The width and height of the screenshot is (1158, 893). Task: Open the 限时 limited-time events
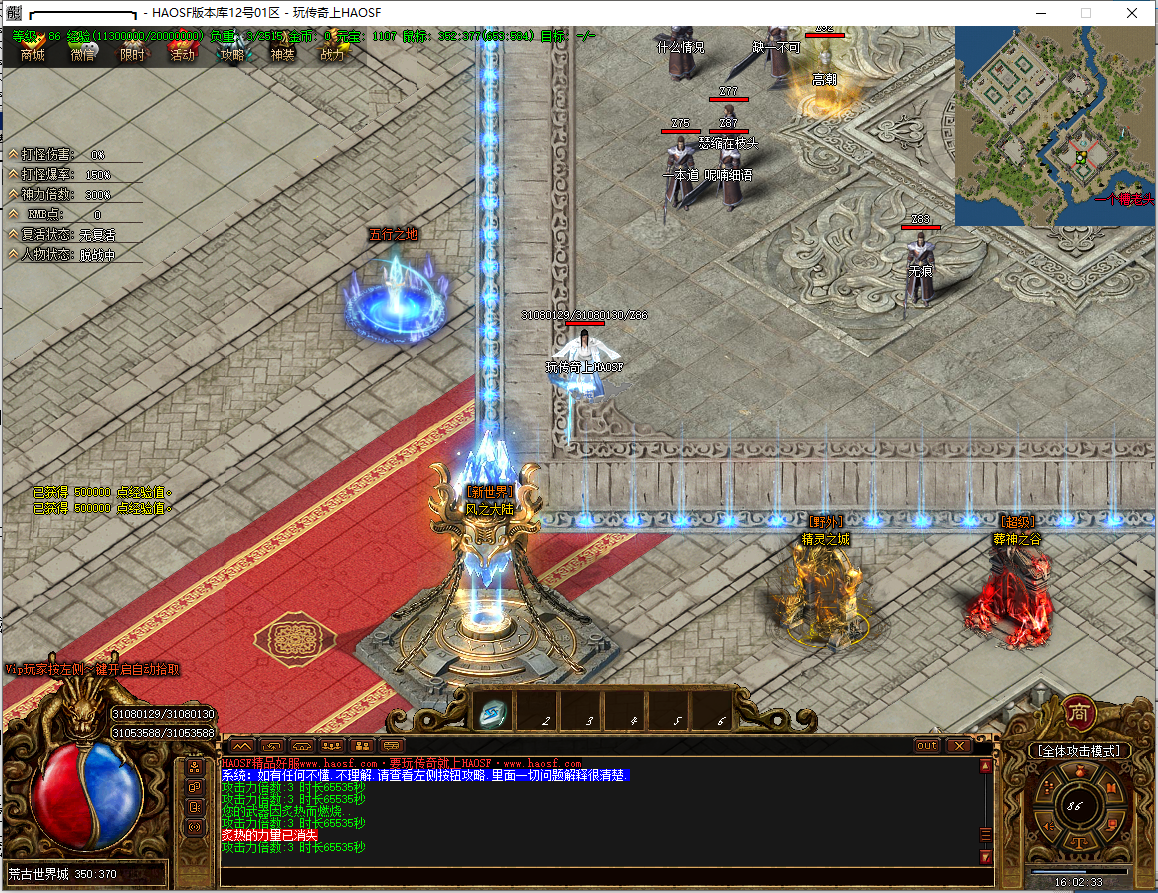132,54
